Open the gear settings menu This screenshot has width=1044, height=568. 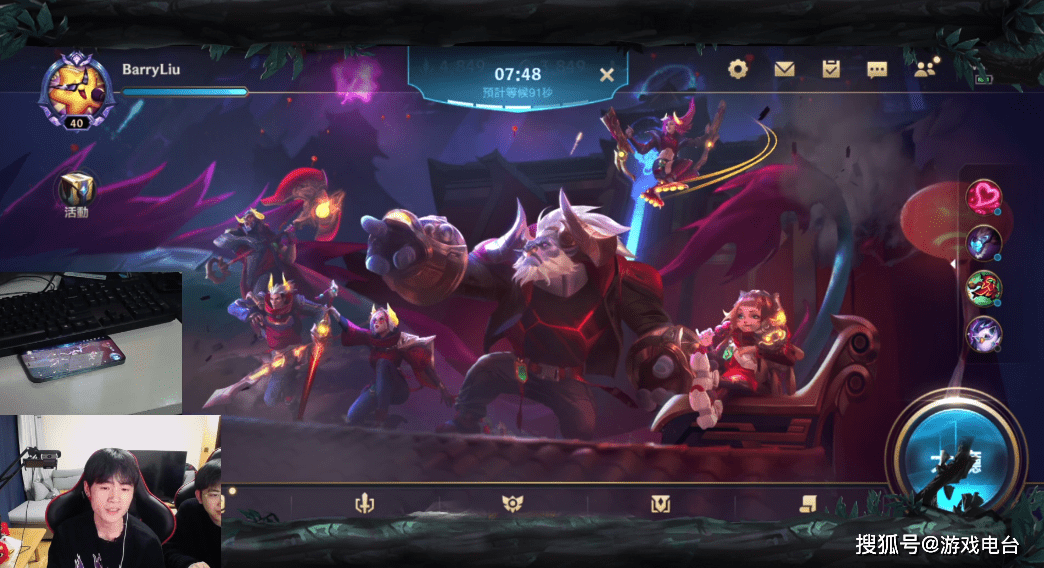point(738,69)
